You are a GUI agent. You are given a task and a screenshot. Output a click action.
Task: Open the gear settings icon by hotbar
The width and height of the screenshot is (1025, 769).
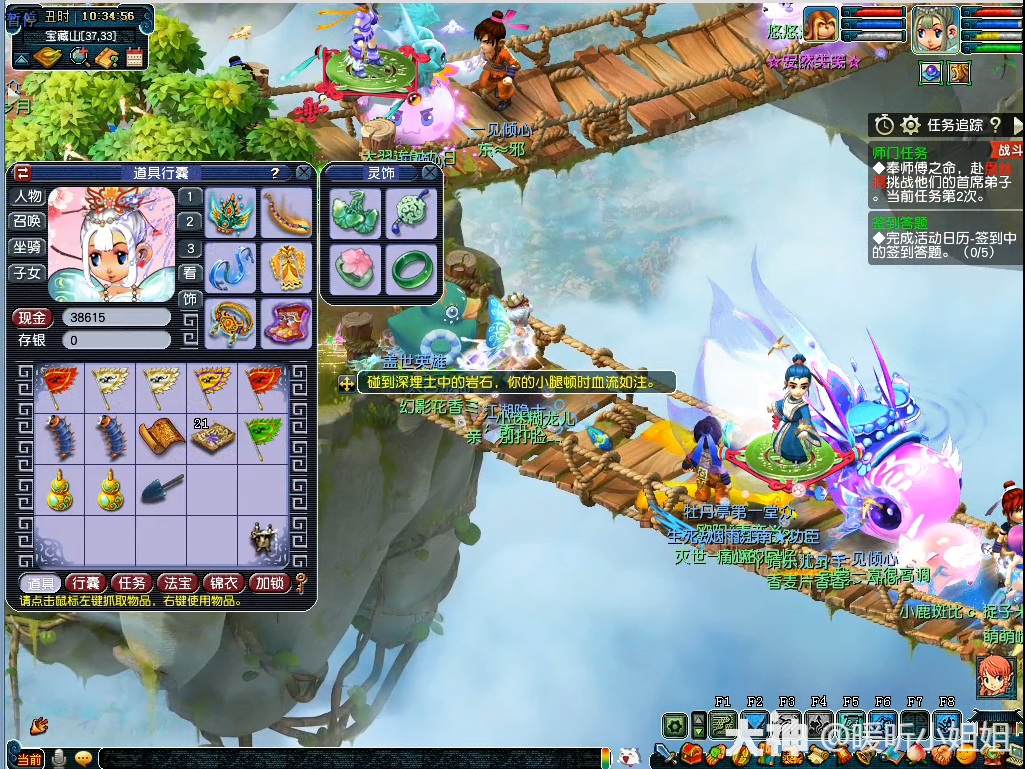pos(676,725)
